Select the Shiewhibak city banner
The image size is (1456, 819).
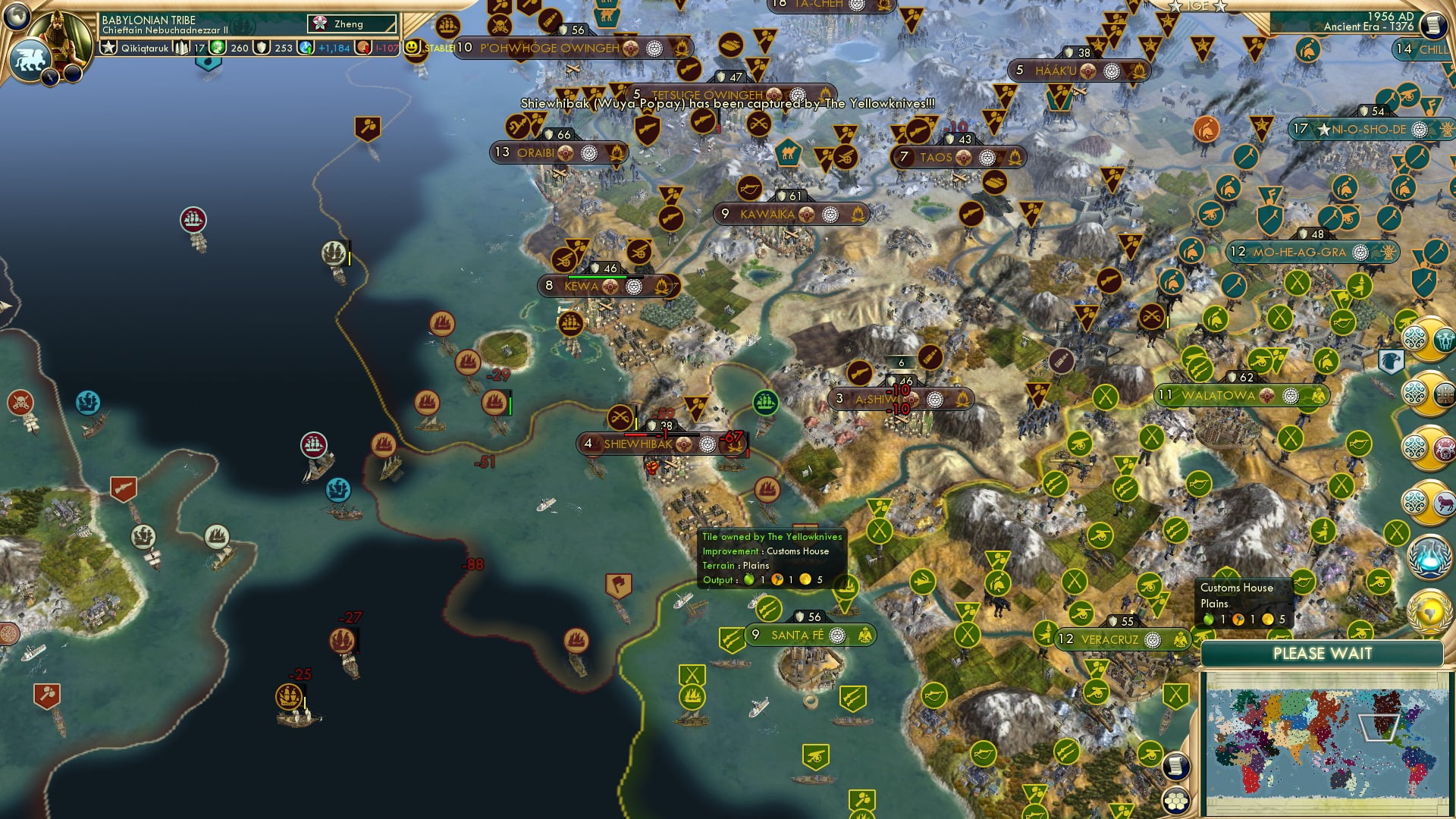637,444
